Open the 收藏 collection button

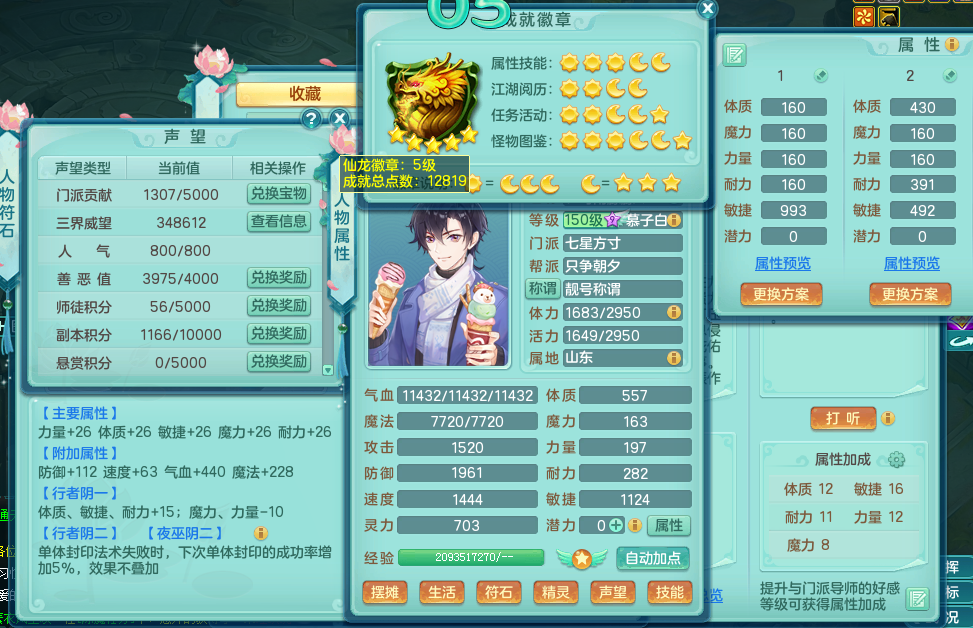point(304,93)
